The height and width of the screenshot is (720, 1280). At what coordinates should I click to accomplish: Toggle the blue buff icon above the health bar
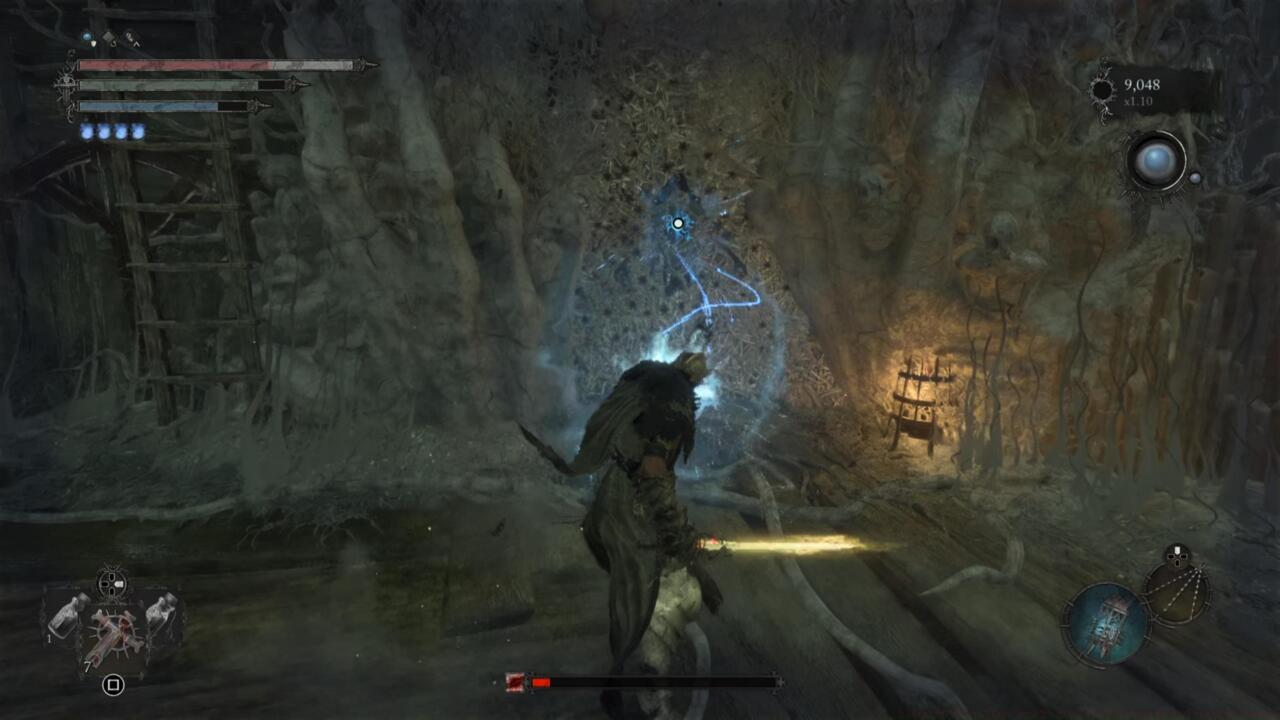click(x=87, y=36)
